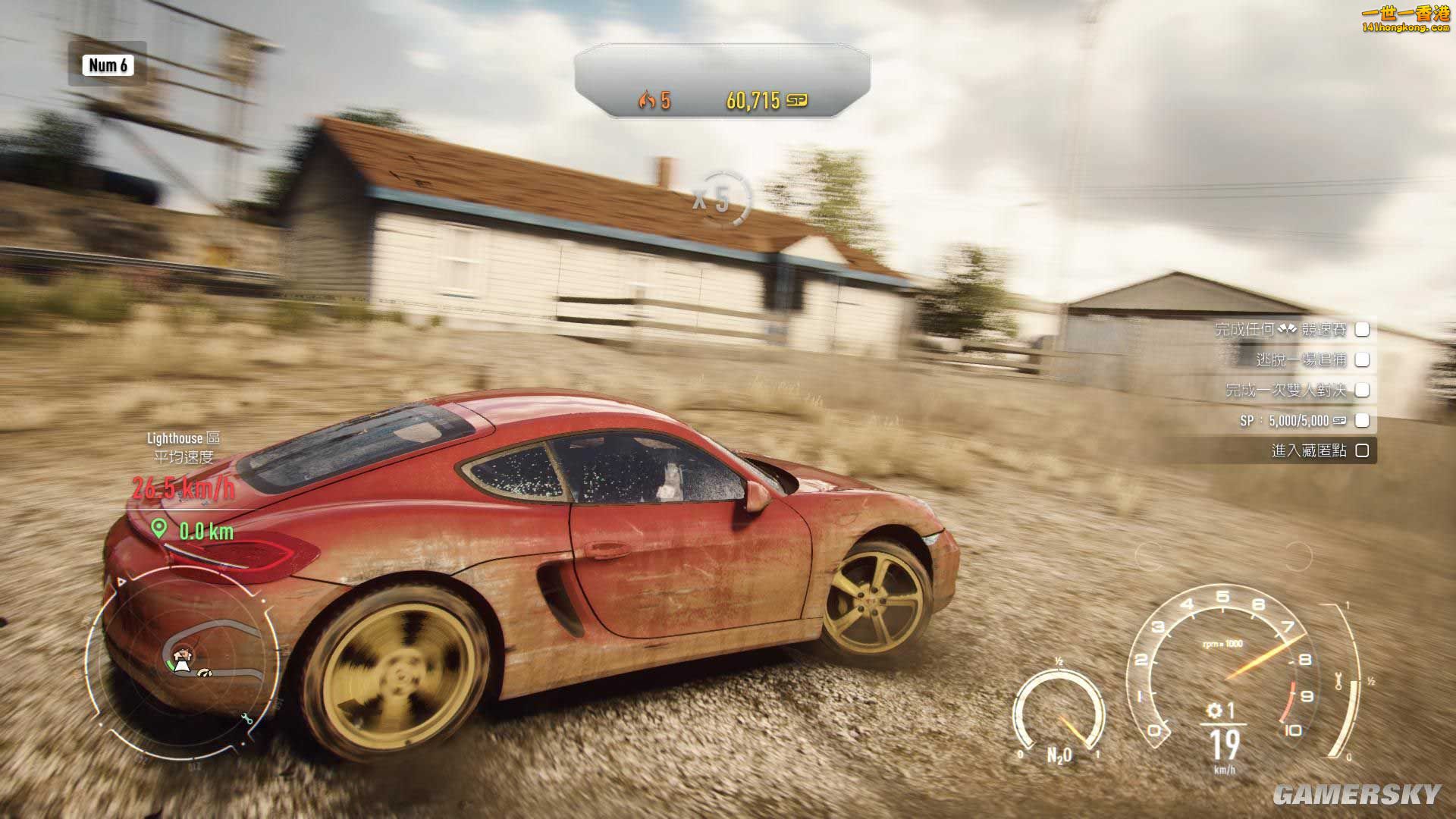Image resolution: width=1456 pixels, height=819 pixels.
Task: Select the crossed flags race icon in objectives
Action: pyautogui.click(x=1287, y=329)
